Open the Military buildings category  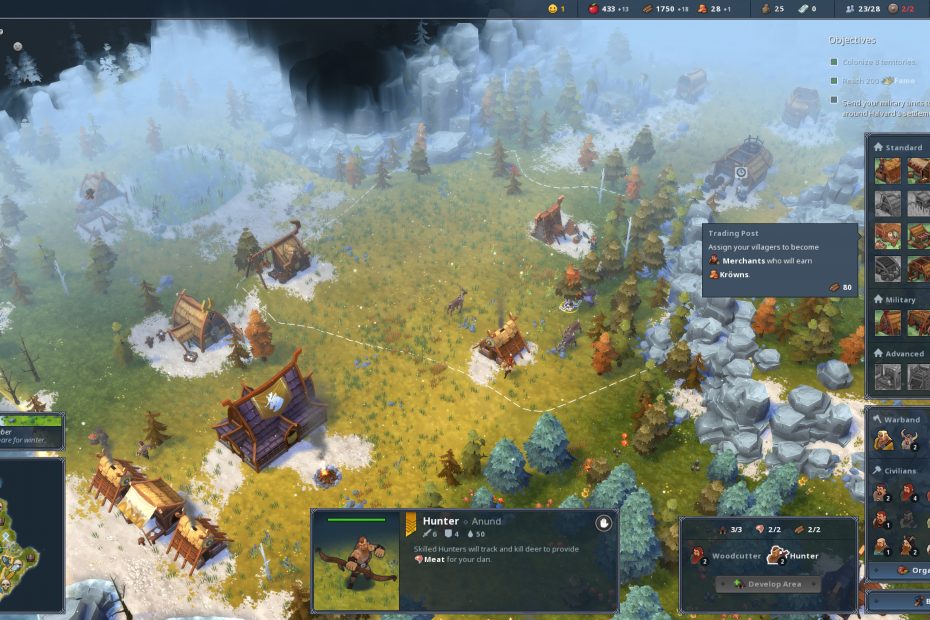901,299
